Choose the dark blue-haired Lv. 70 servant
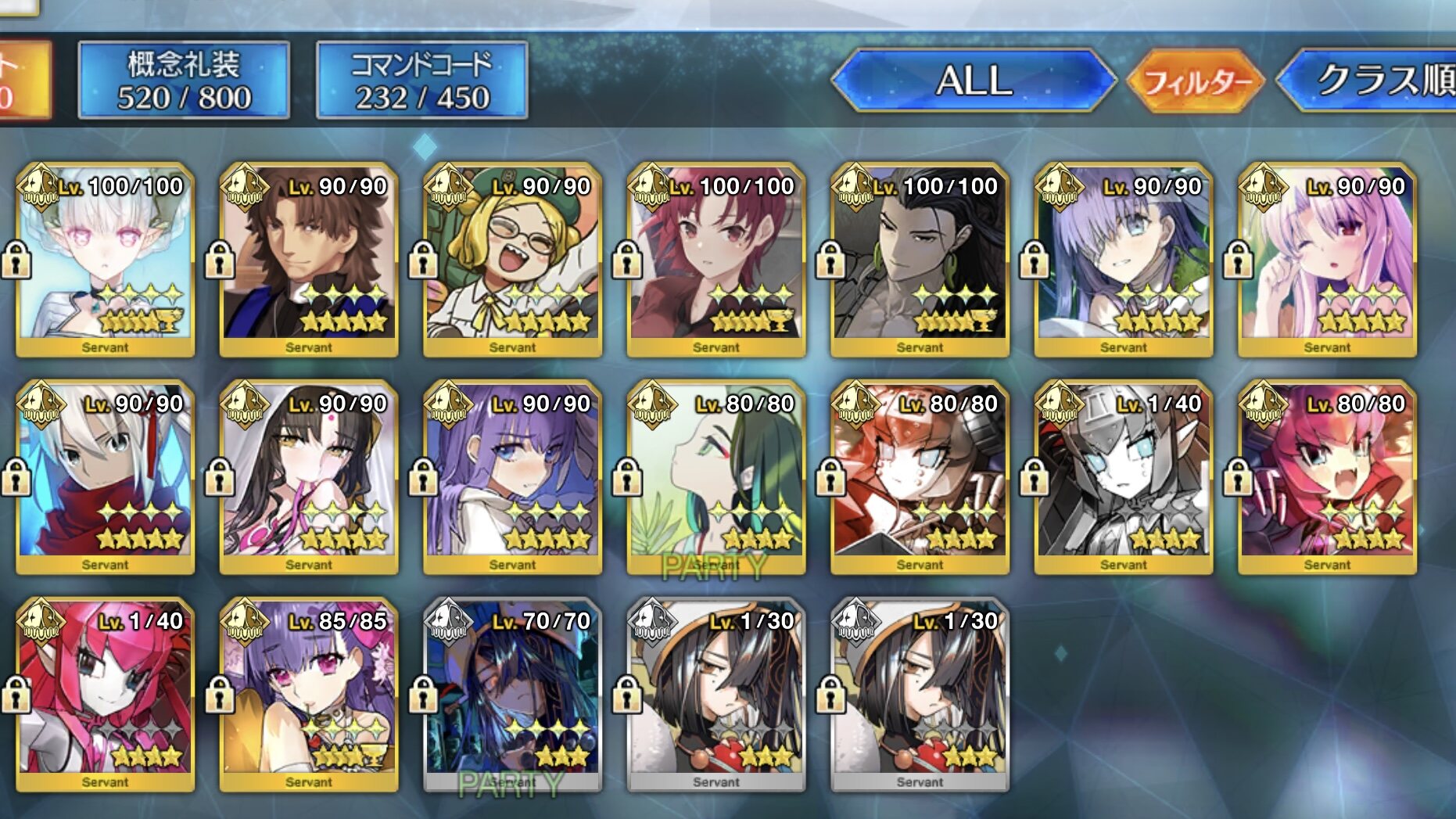Screen dimensions: 1456x819 (x=513, y=695)
